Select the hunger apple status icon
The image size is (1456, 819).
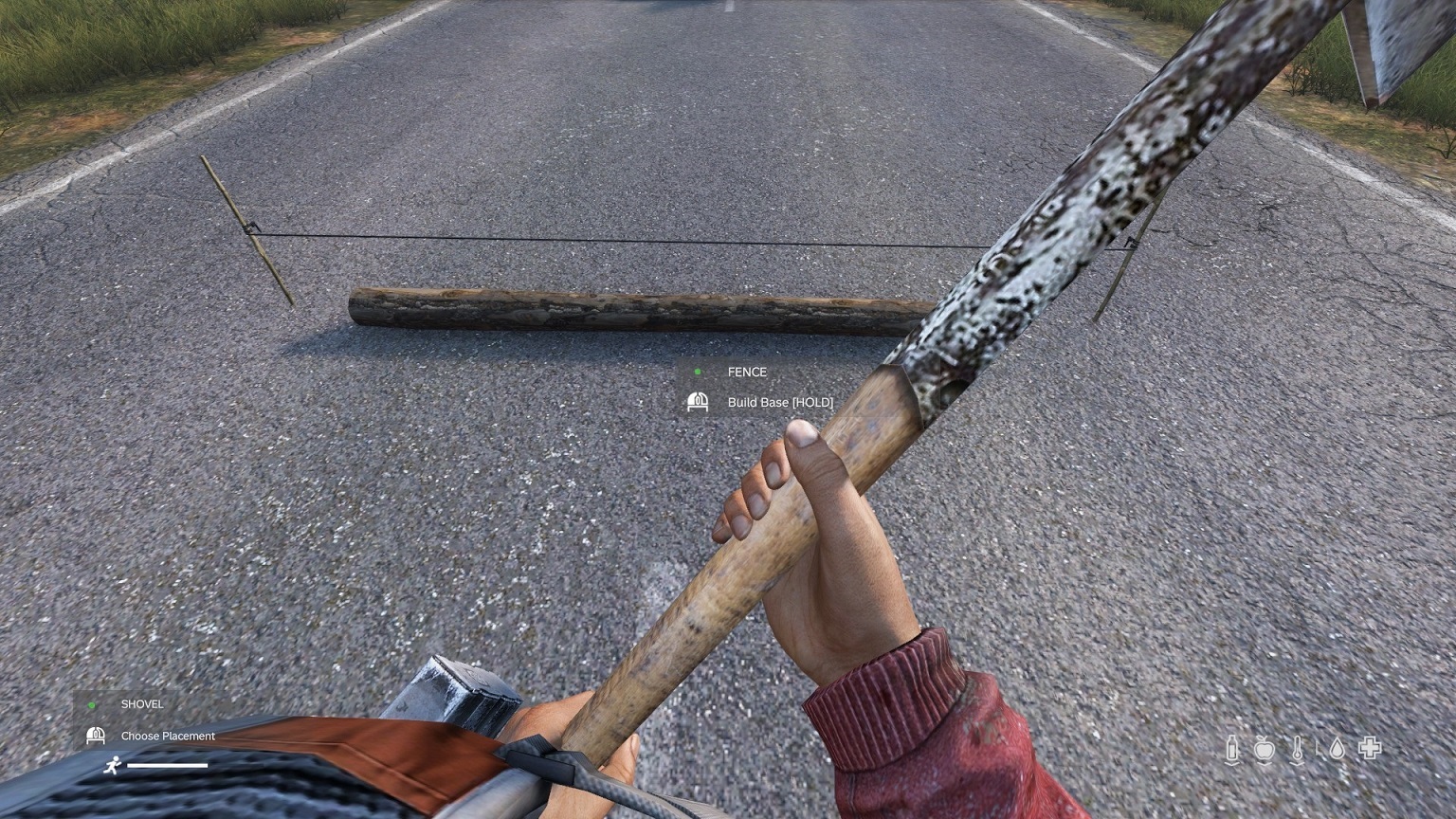1264,750
